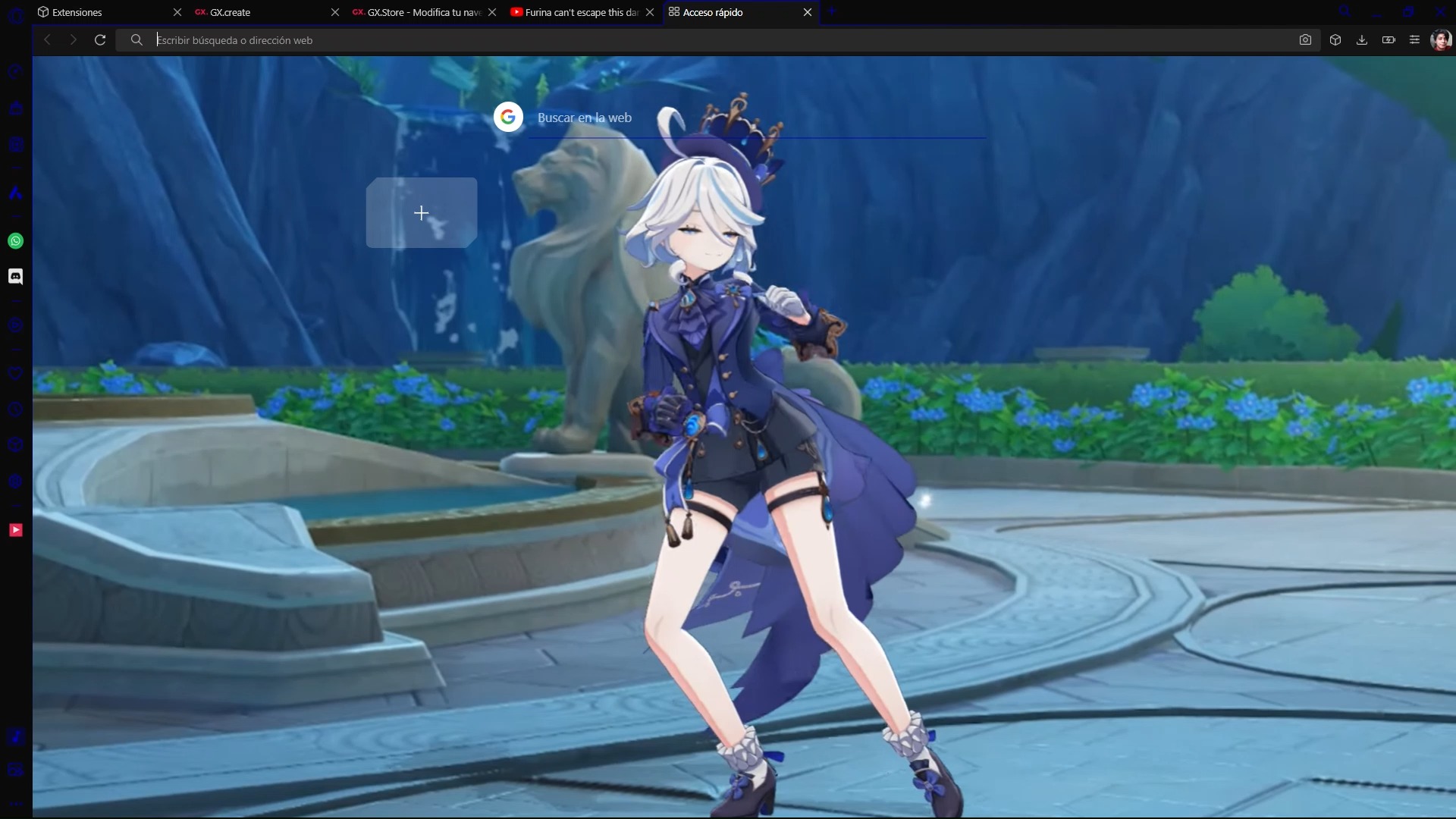Image resolution: width=1456 pixels, height=819 pixels.
Task: Switch to the GX.create tab
Action: (231, 12)
